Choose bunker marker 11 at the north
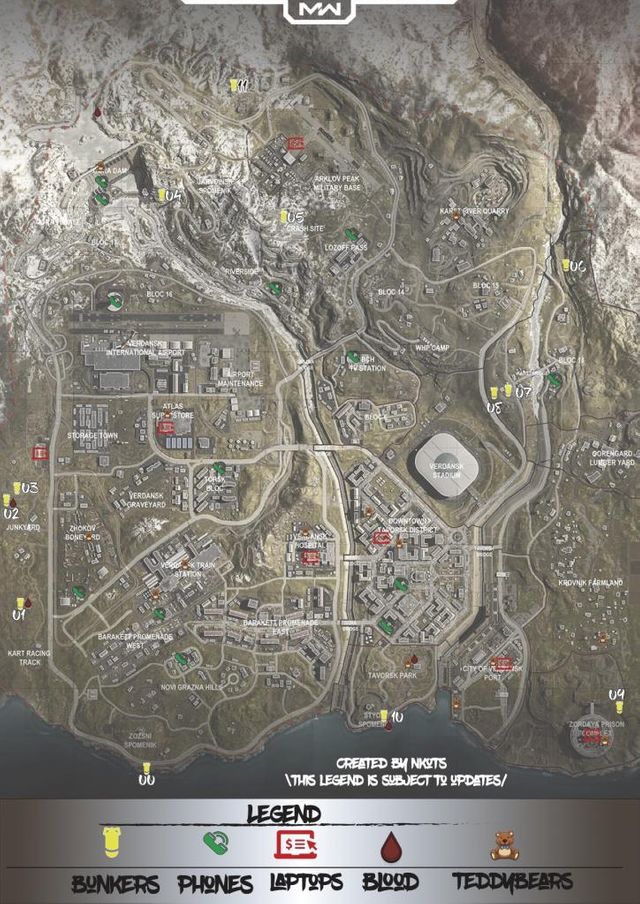This screenshot has height=904, width=640. point(233,85)
